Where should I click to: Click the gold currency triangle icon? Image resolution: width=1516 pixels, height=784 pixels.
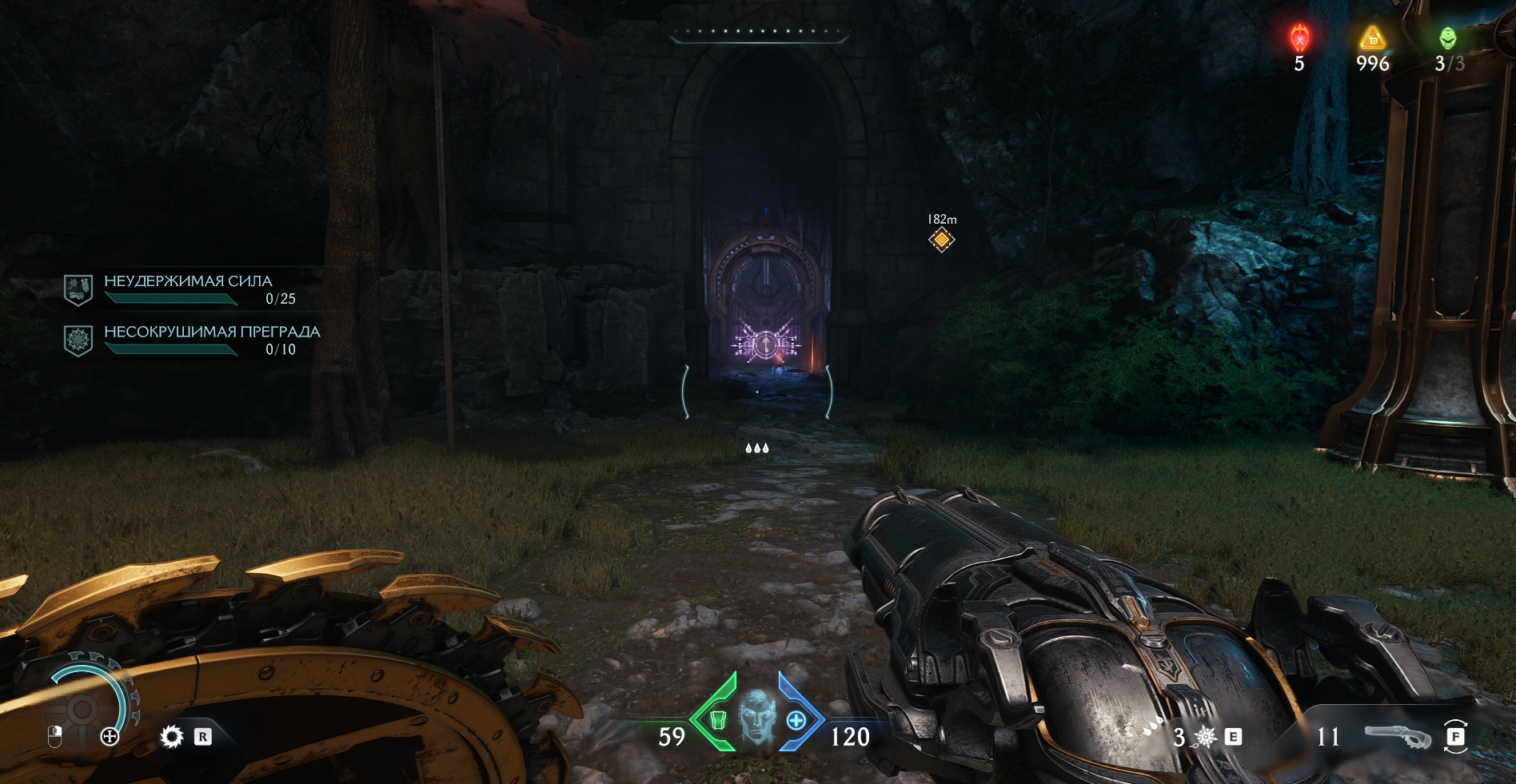(x=1372, y=38)
